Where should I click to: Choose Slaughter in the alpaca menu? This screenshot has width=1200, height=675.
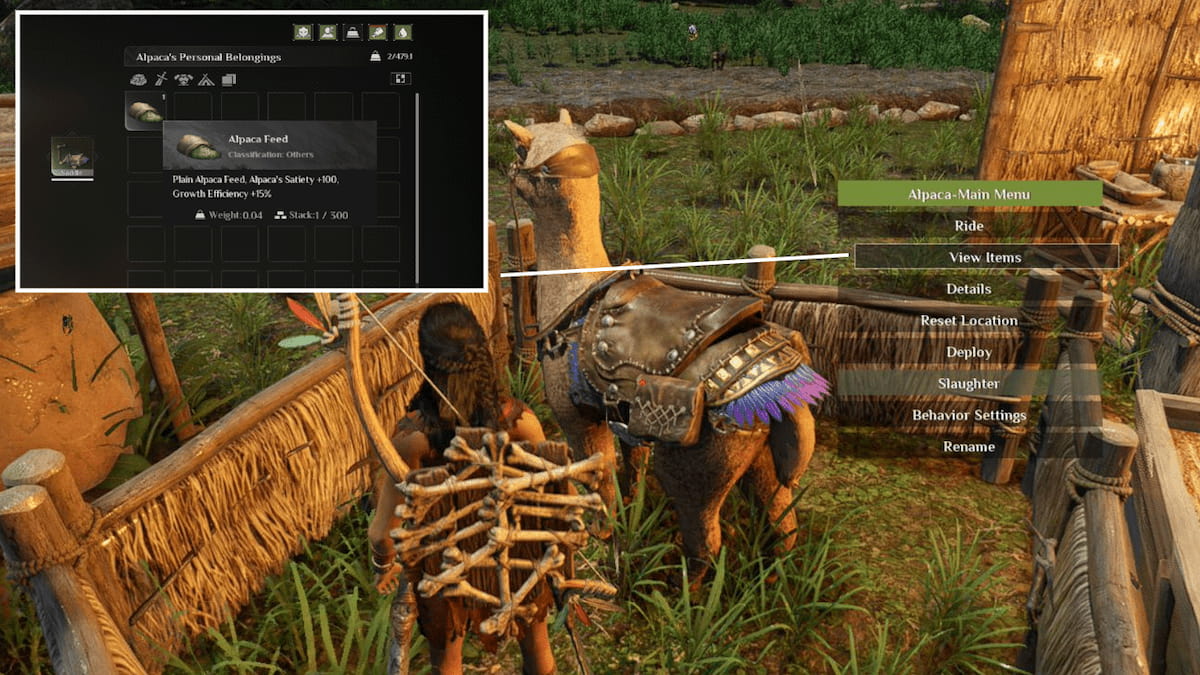click(969, 384)
